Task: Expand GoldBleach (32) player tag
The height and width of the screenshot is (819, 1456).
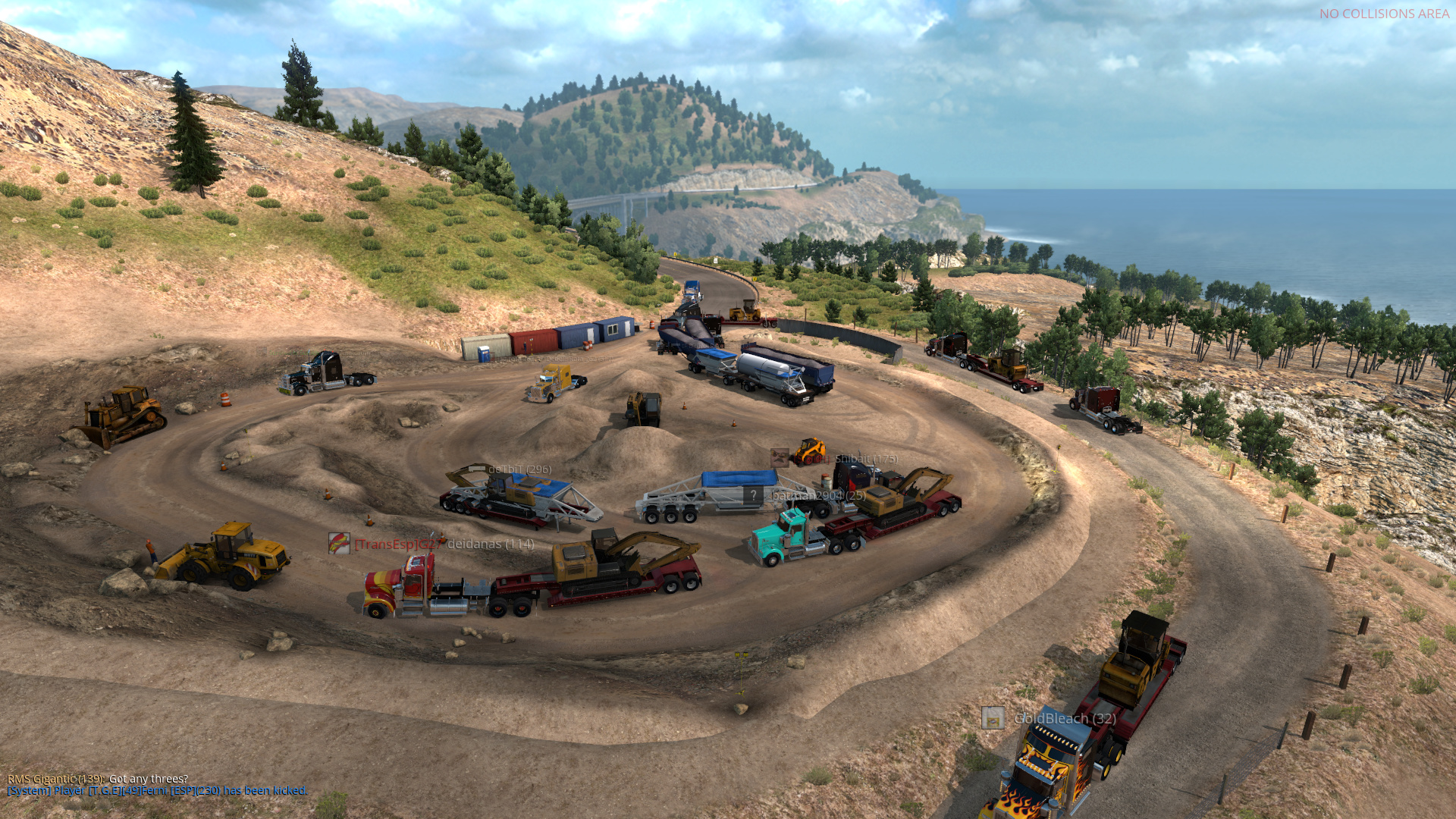Action: click(x=1065, y=718)
